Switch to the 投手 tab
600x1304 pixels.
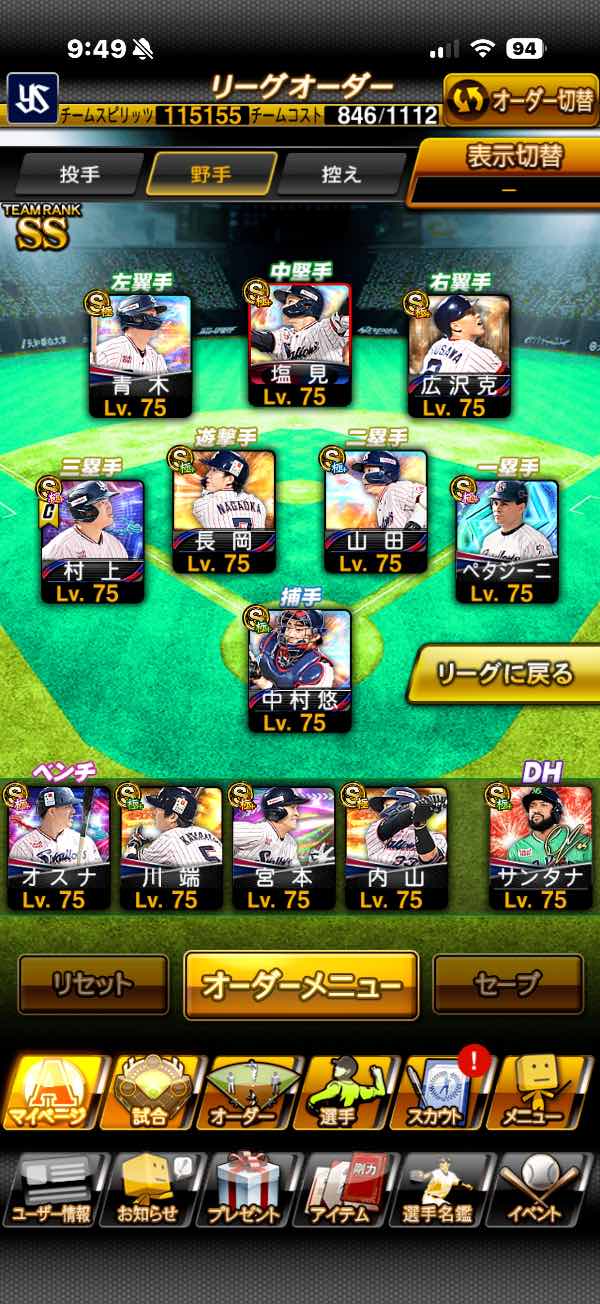pos(80,174)
